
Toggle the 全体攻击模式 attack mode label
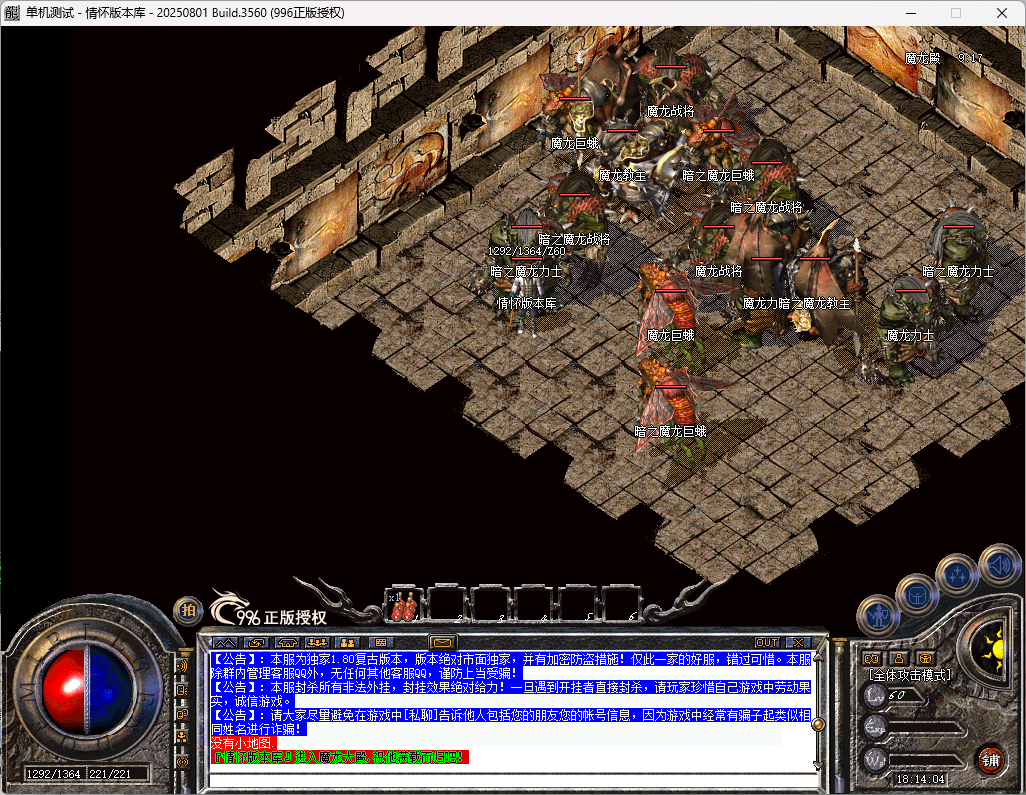click(907, 675)
